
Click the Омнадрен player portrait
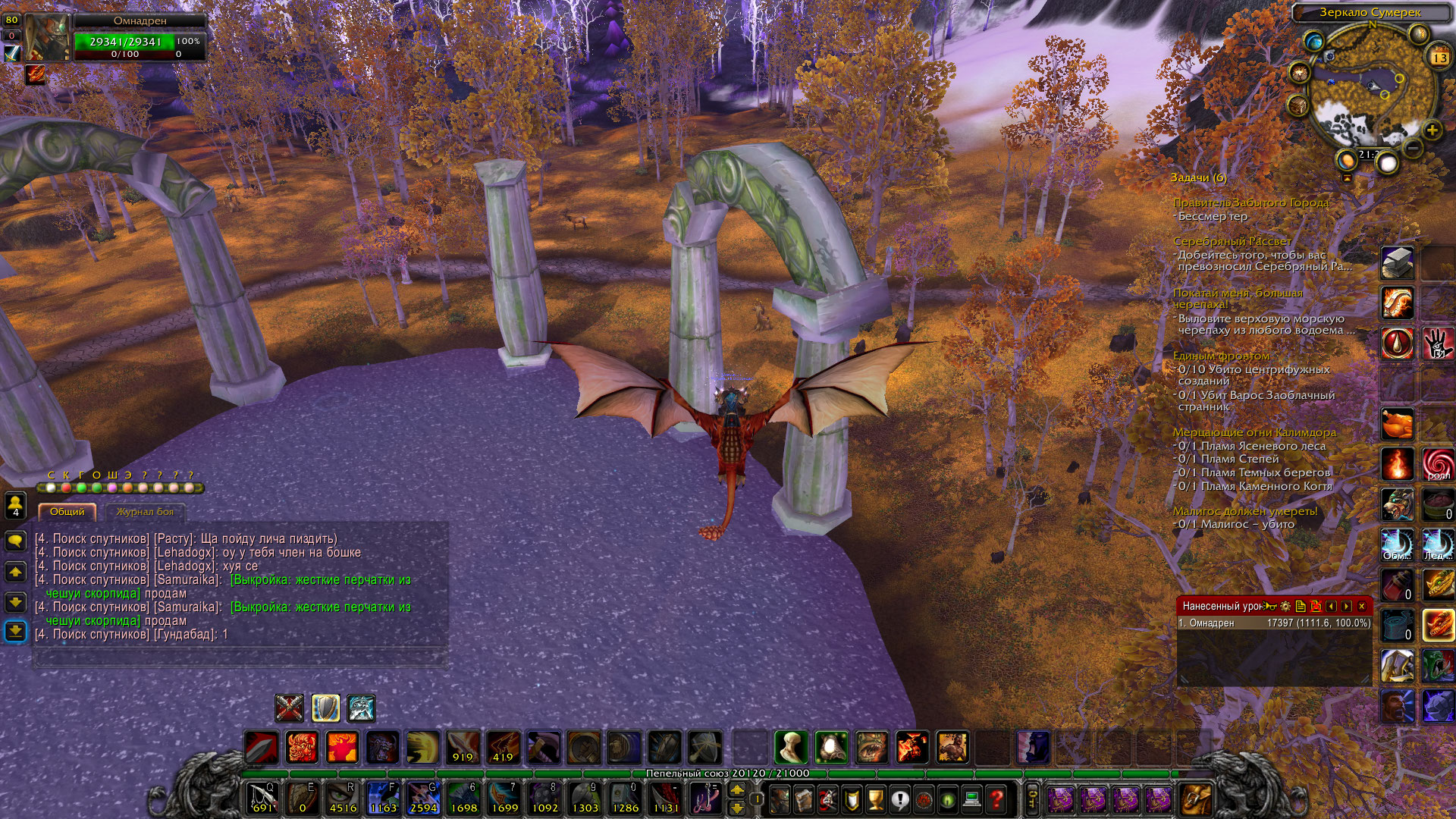pyautogui.click(x=47, y=36)
